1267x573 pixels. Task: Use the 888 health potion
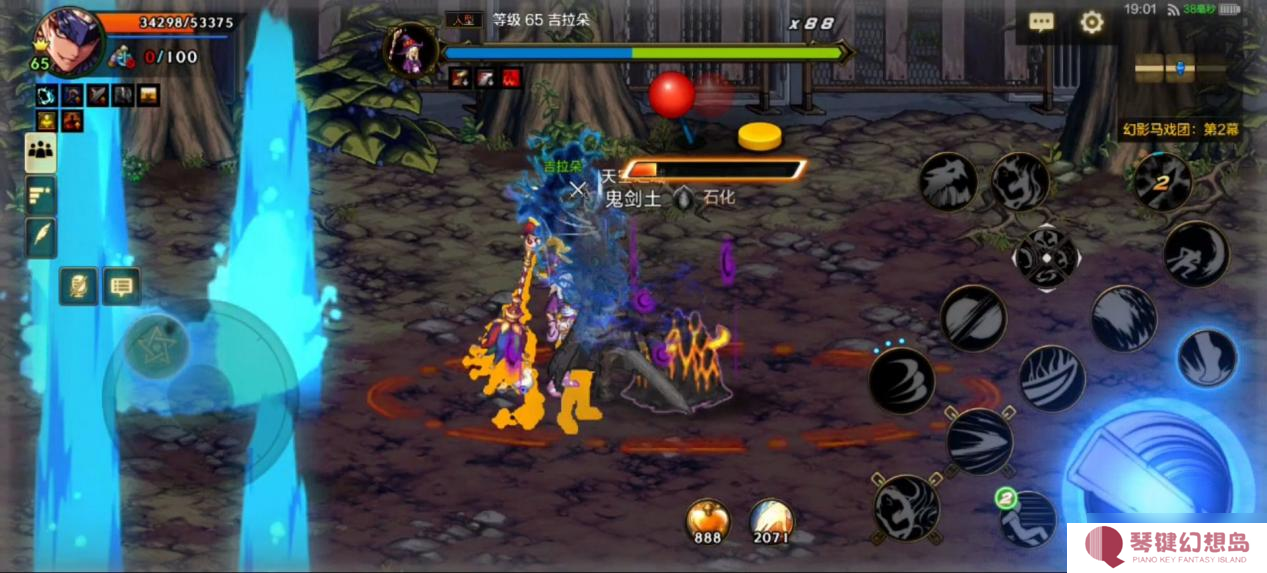pos(707,521)
